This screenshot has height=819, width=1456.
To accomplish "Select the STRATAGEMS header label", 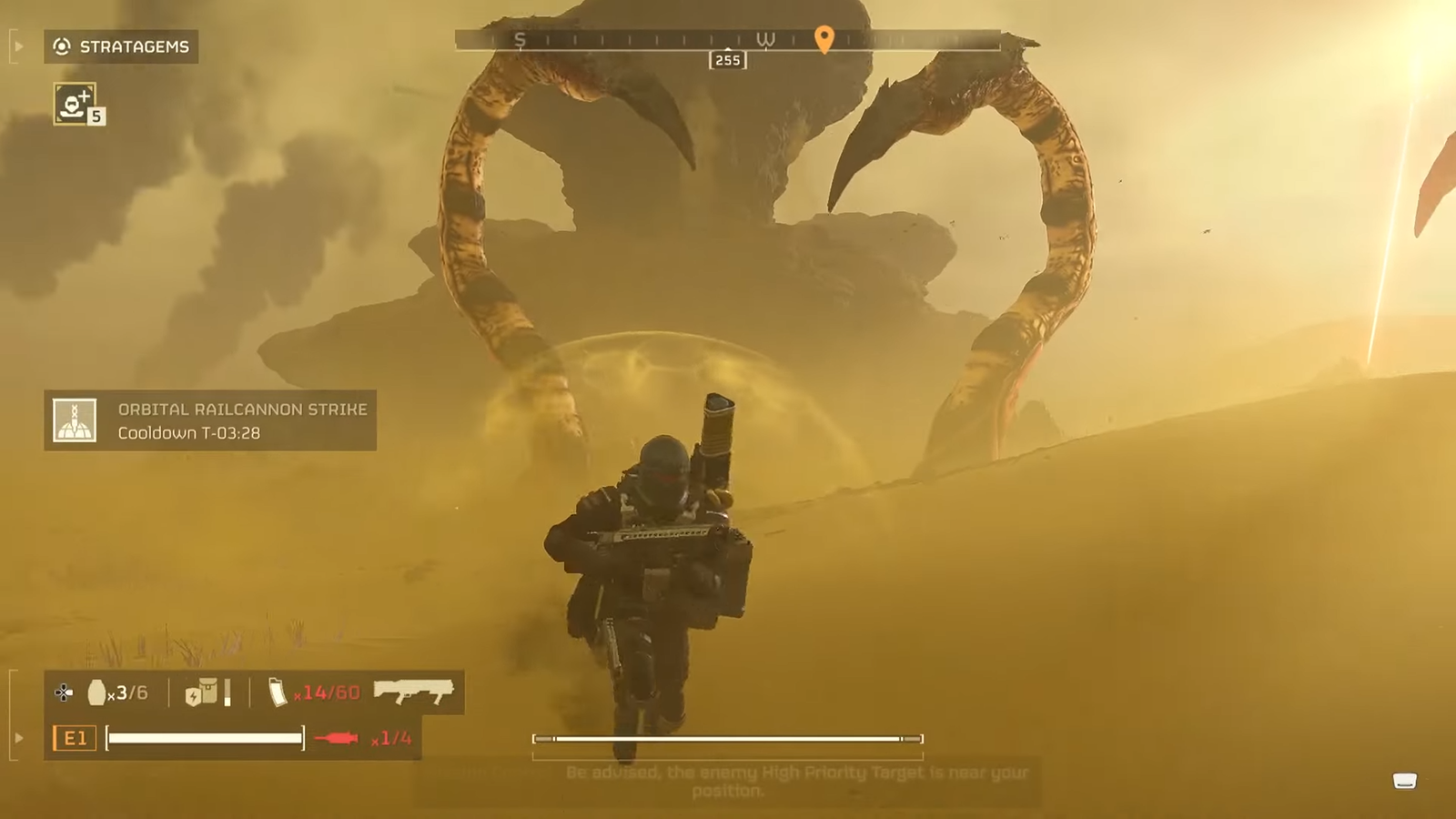I will point(133,47).
